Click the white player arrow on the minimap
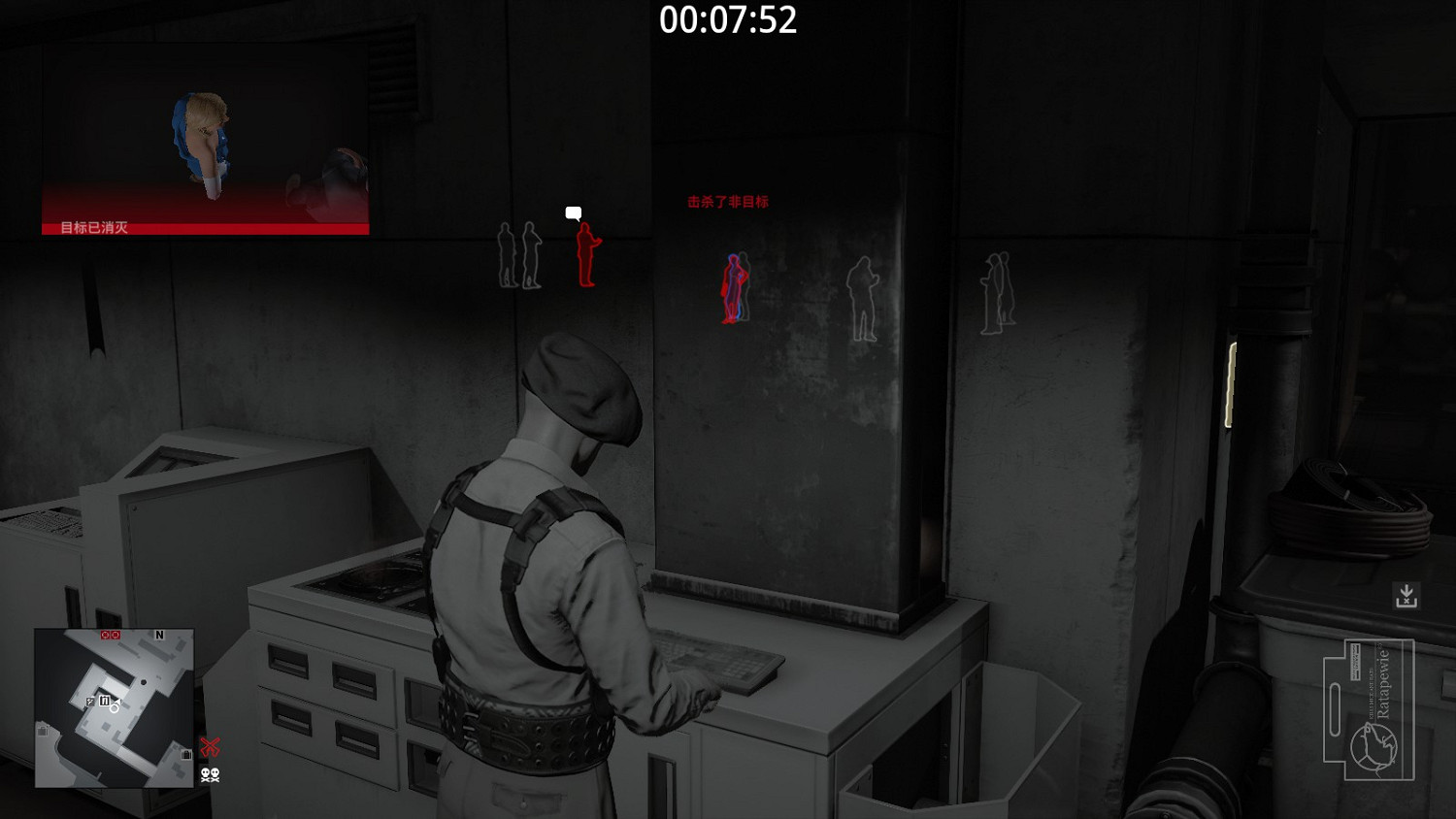Viewport: 1456px width, 819px height. tap(117, 701)
